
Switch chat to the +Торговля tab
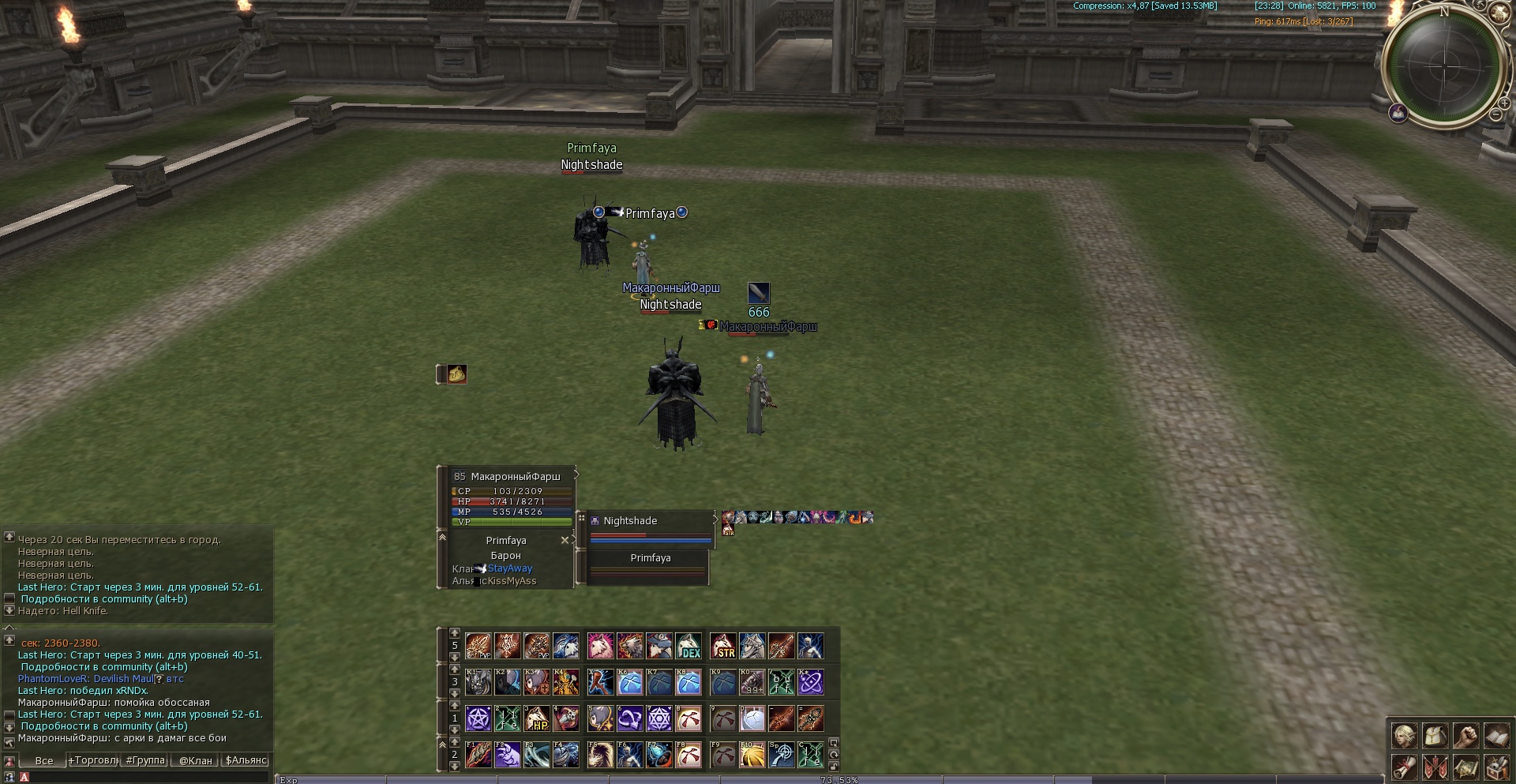[x=93, y=760]
